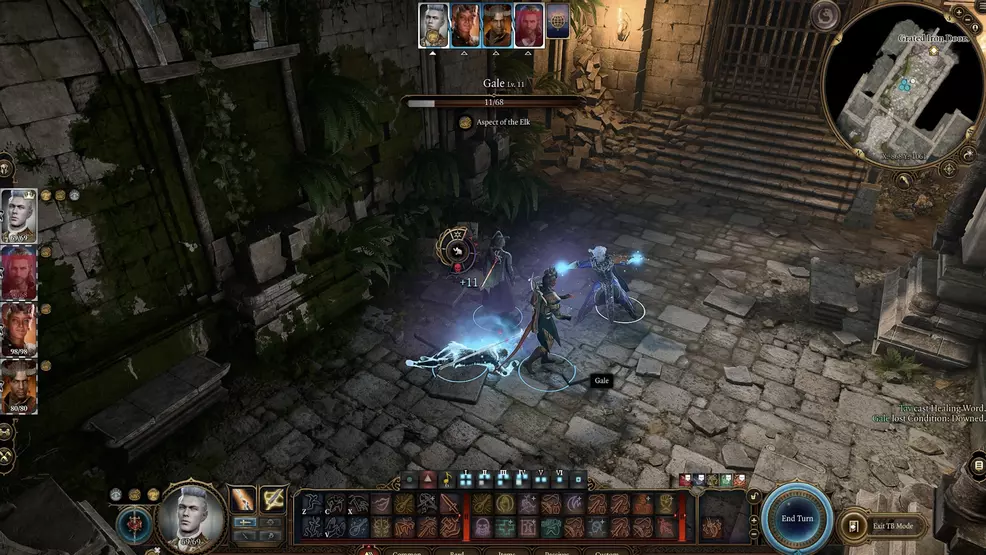Select the red-bearded party member portrait on the left
986x555 pixels.
pos(19,272)
